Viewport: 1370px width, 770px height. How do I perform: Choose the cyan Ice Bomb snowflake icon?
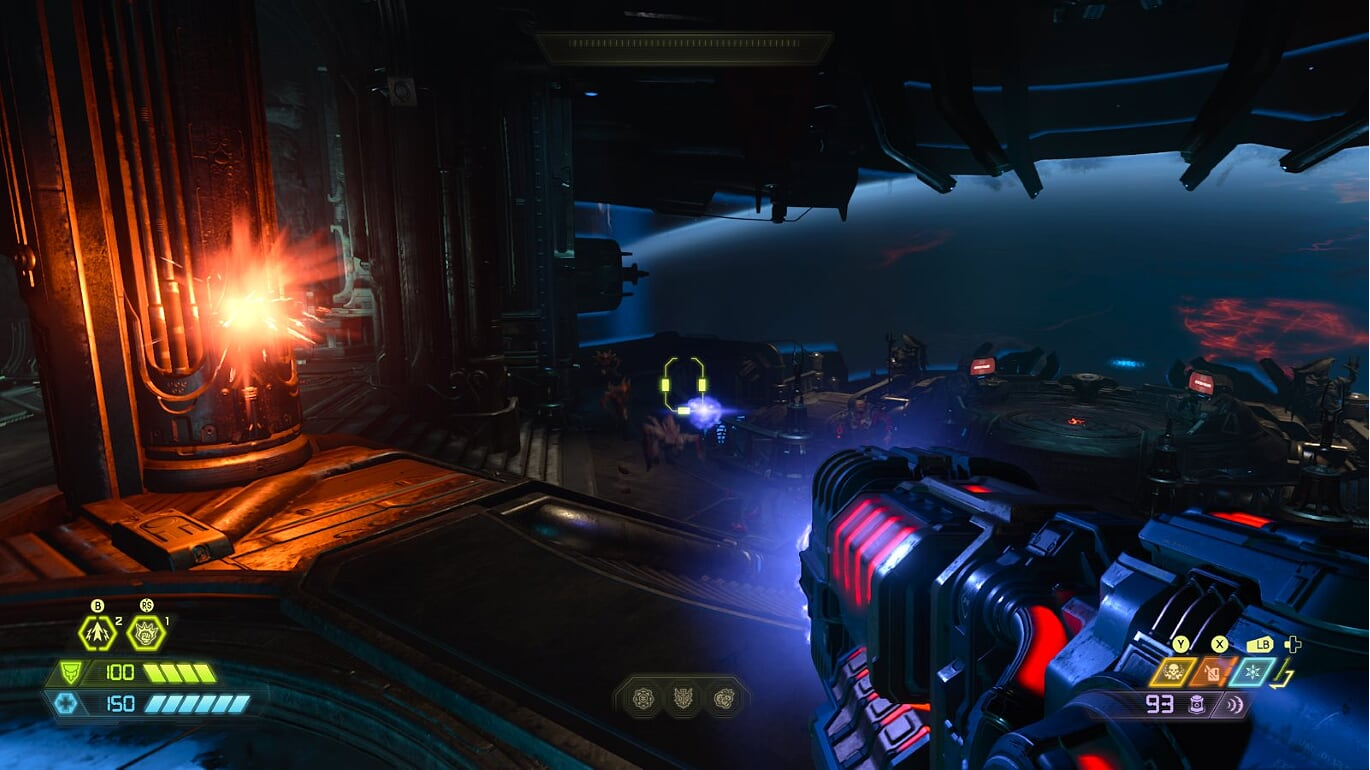[x=1252, y=672]
